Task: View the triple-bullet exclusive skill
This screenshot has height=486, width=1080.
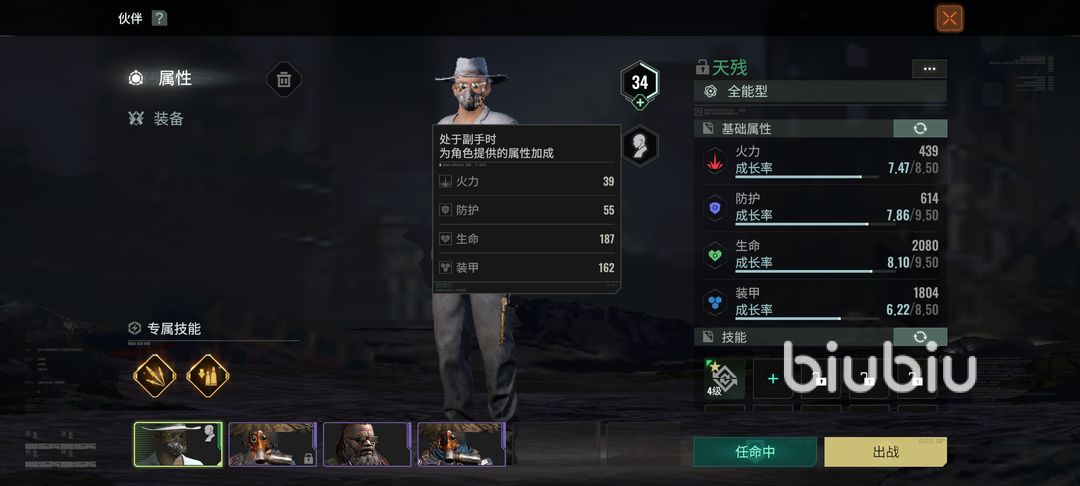Action: tap(155, 376)
